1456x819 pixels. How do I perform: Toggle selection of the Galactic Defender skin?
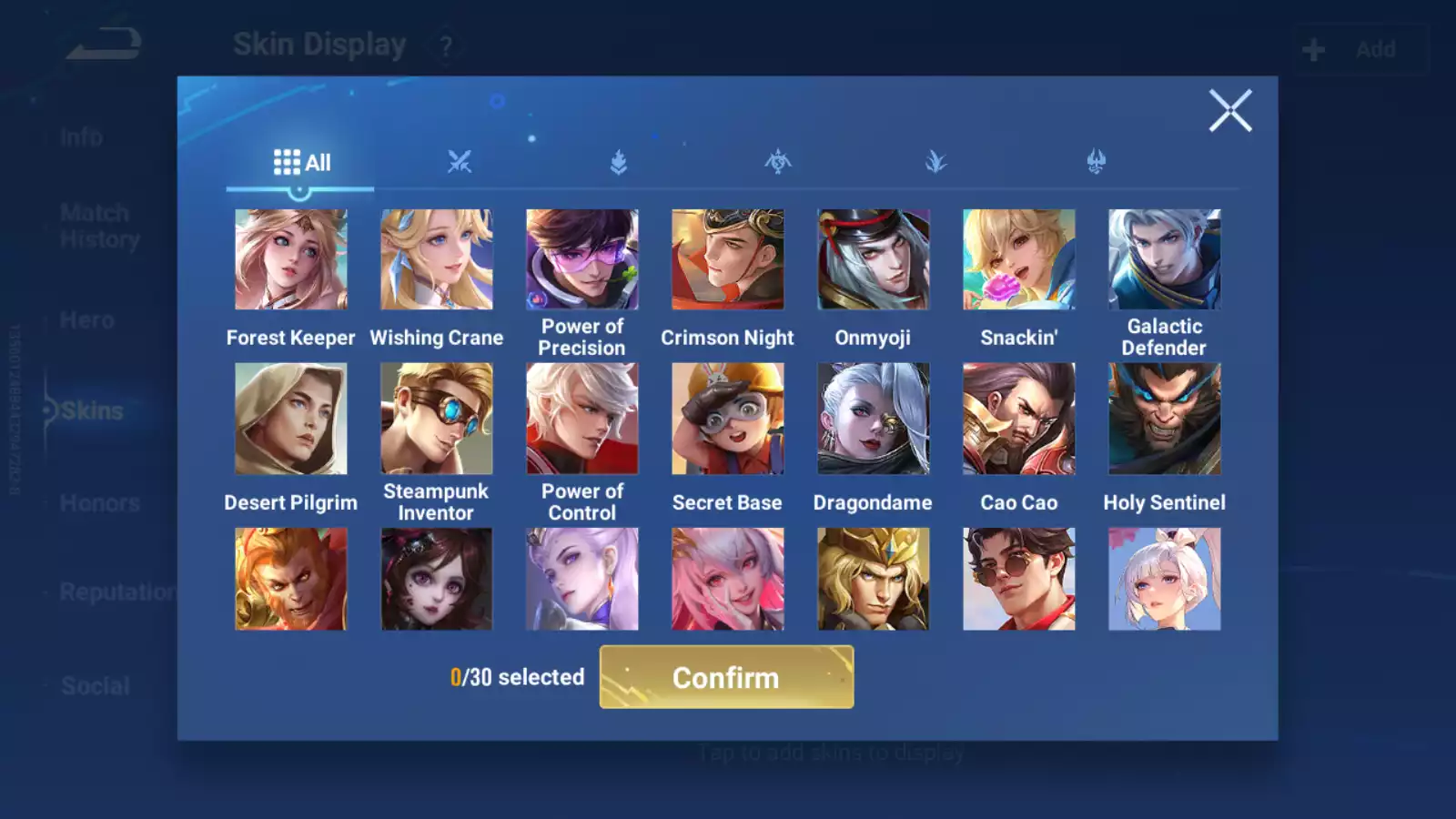1164,259
